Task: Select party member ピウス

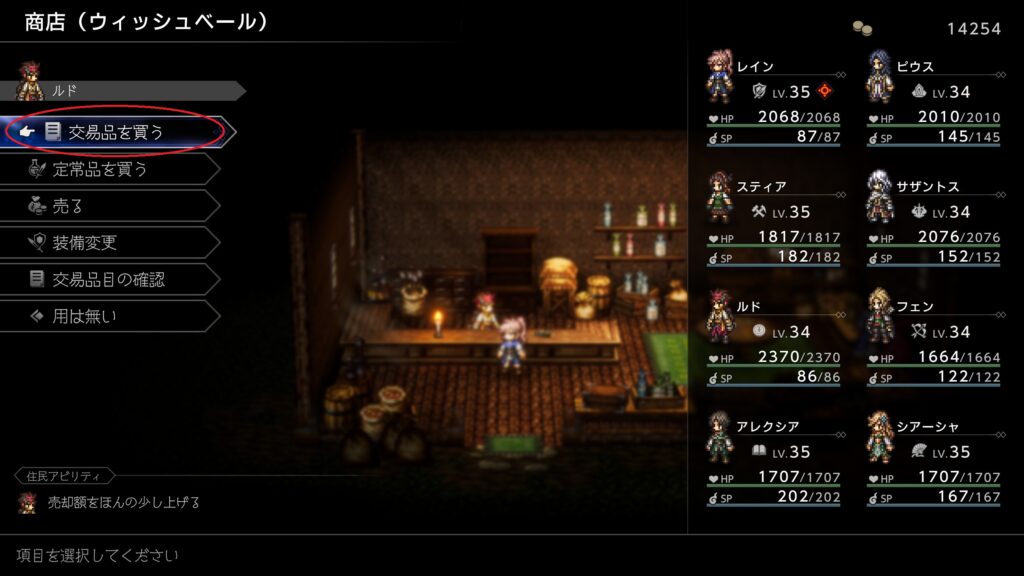Action: [933, 97]
